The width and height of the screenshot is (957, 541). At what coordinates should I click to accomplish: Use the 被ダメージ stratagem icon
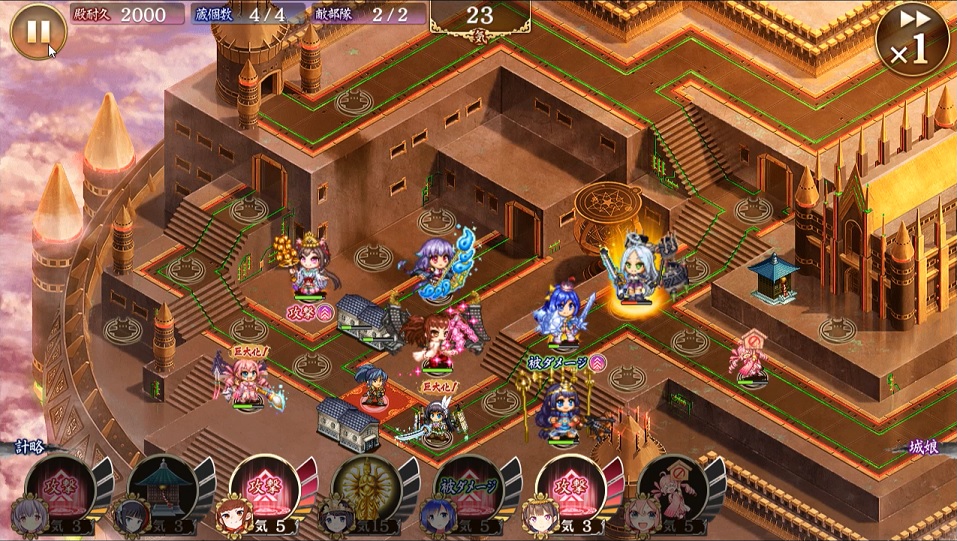(469, 491)
